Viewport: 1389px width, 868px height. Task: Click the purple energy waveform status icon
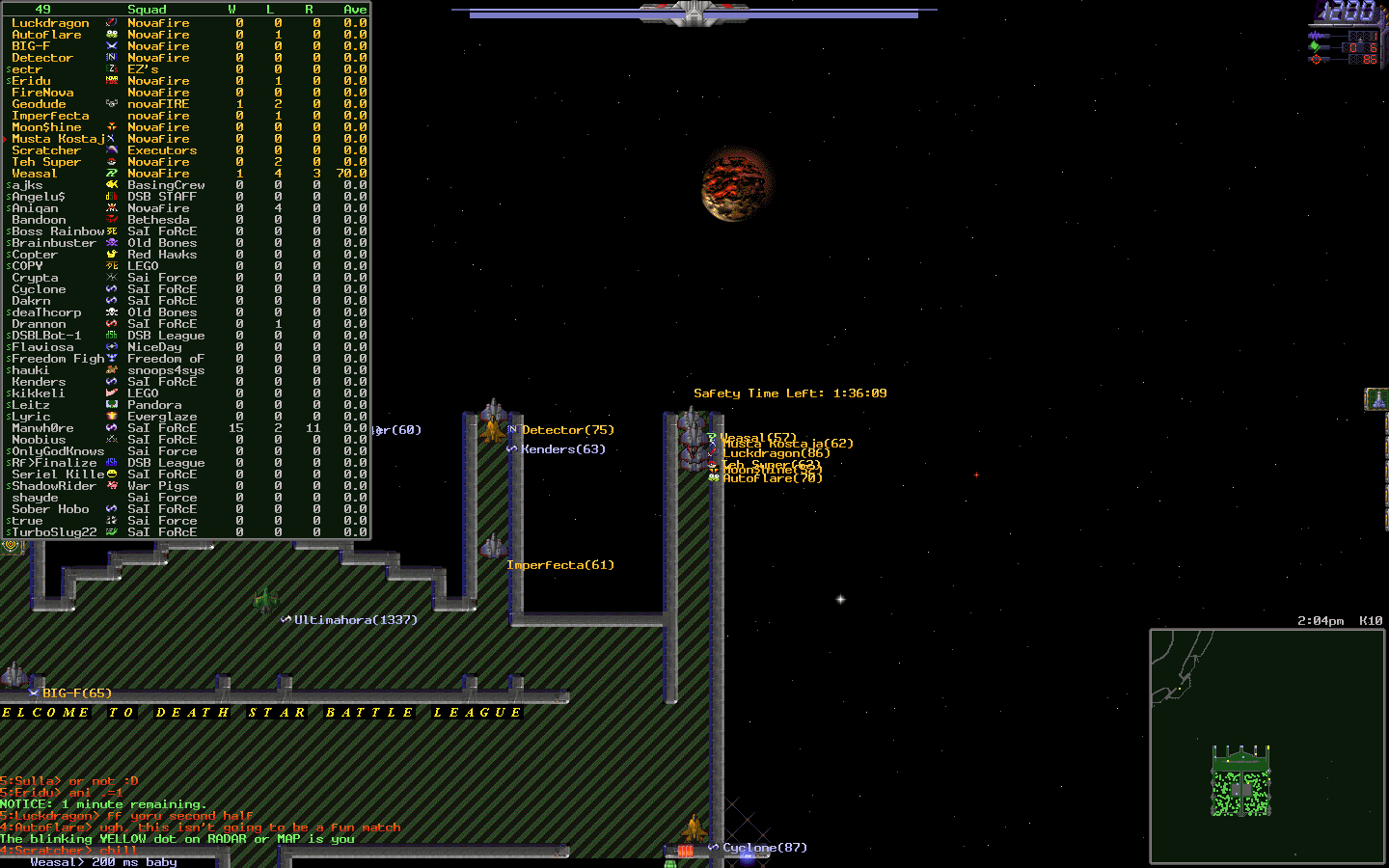coord(1315,36)
